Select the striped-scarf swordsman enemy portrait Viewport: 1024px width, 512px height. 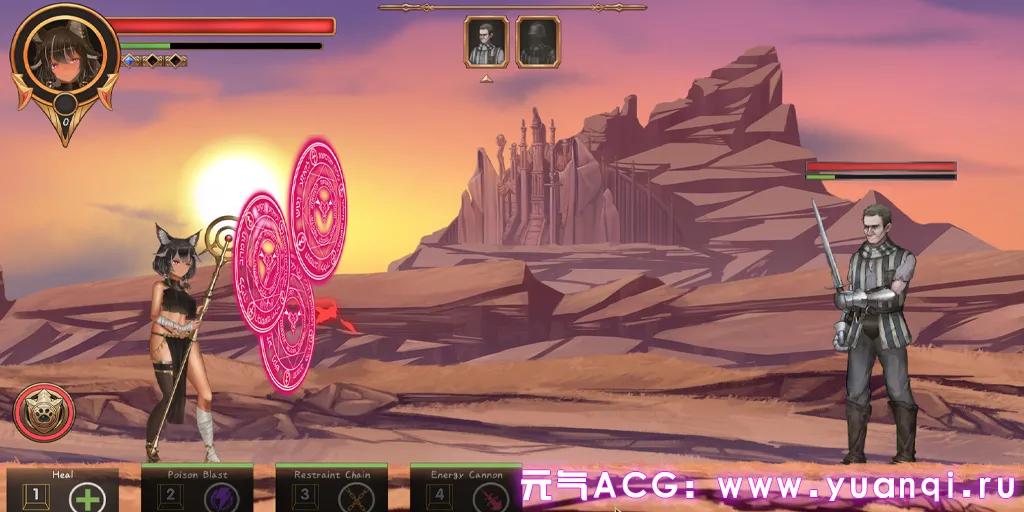[x=486, y=42]
